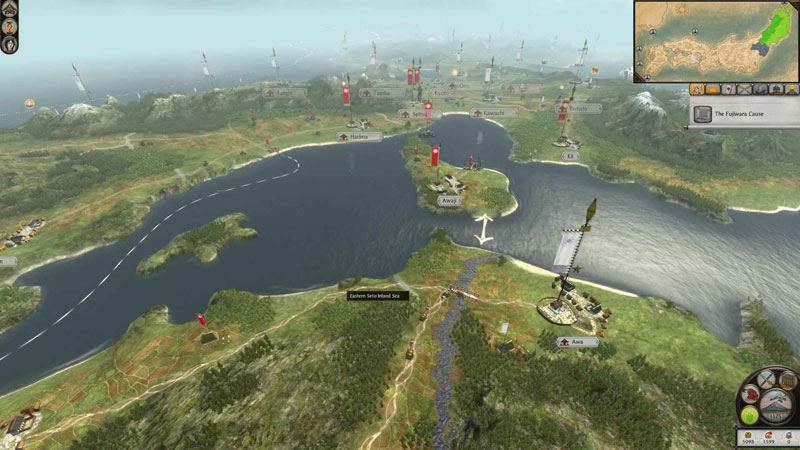Image resolution: width=800 pixels, height=450 pixels.
Task: End the turn with the Mount Fuji button
Action: click(776, 407)
